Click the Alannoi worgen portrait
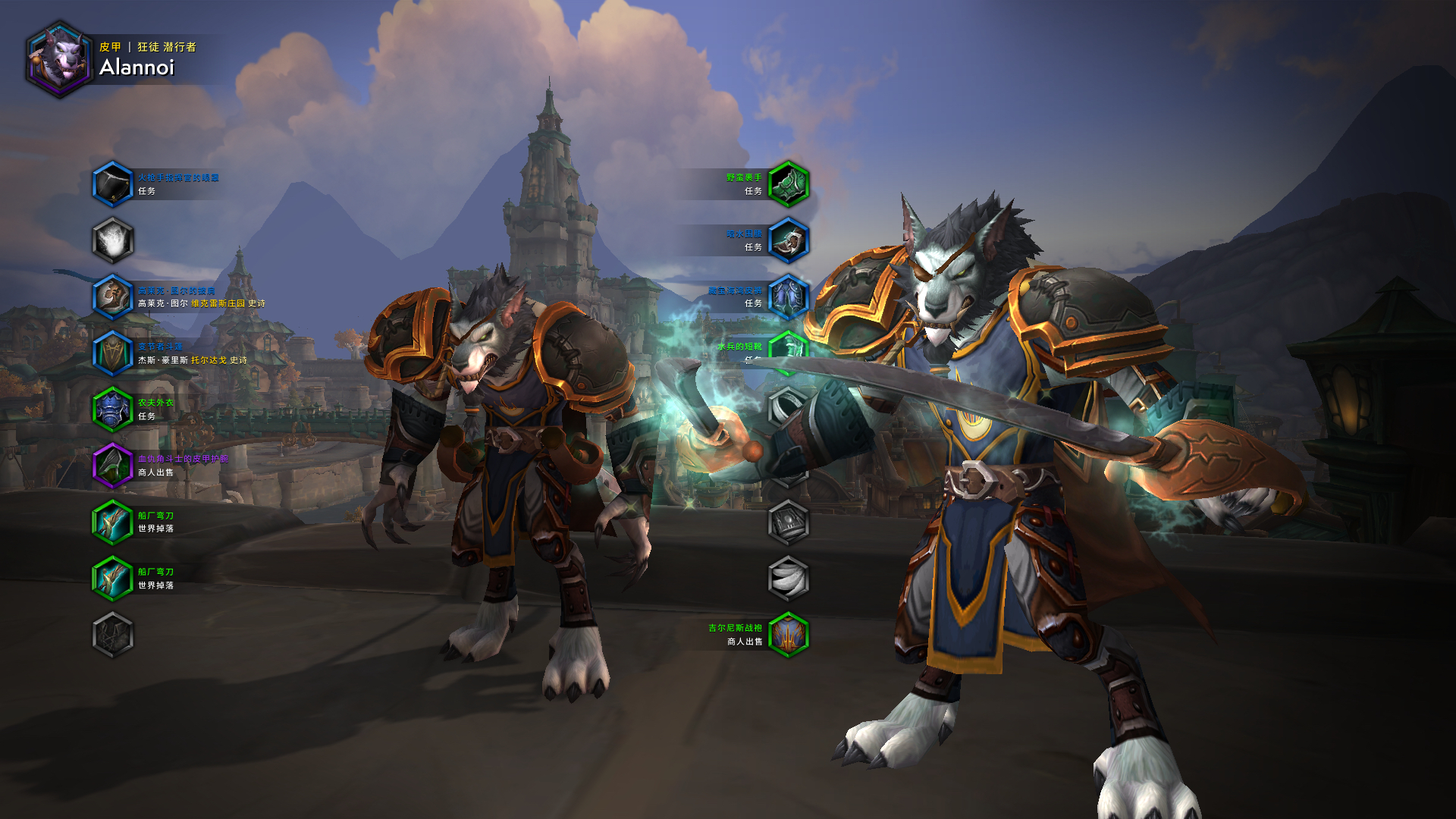The width and height of the screenshot is (1456, 819). coord(59,59)
